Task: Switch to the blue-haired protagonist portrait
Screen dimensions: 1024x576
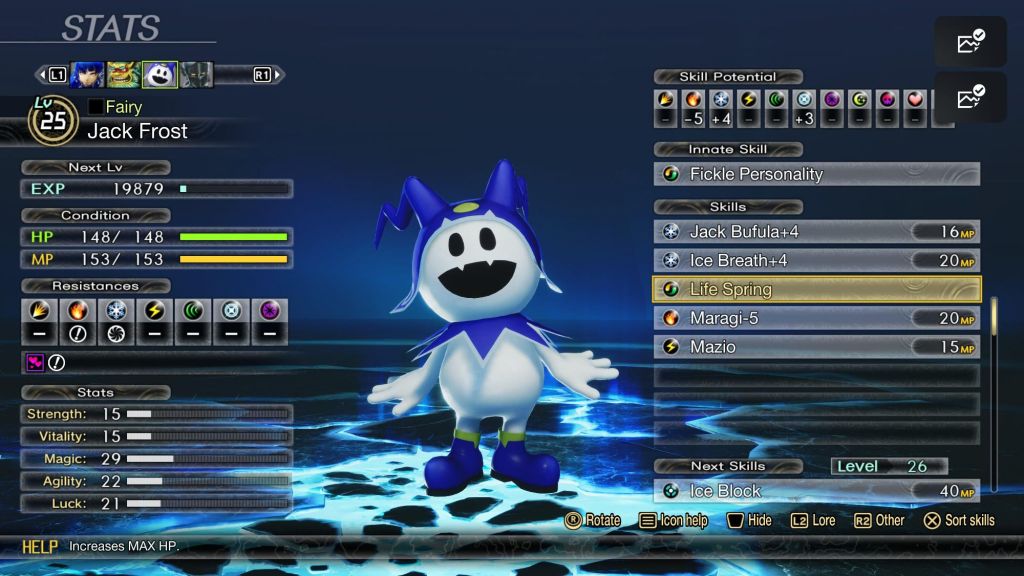Action: [87, 74]
